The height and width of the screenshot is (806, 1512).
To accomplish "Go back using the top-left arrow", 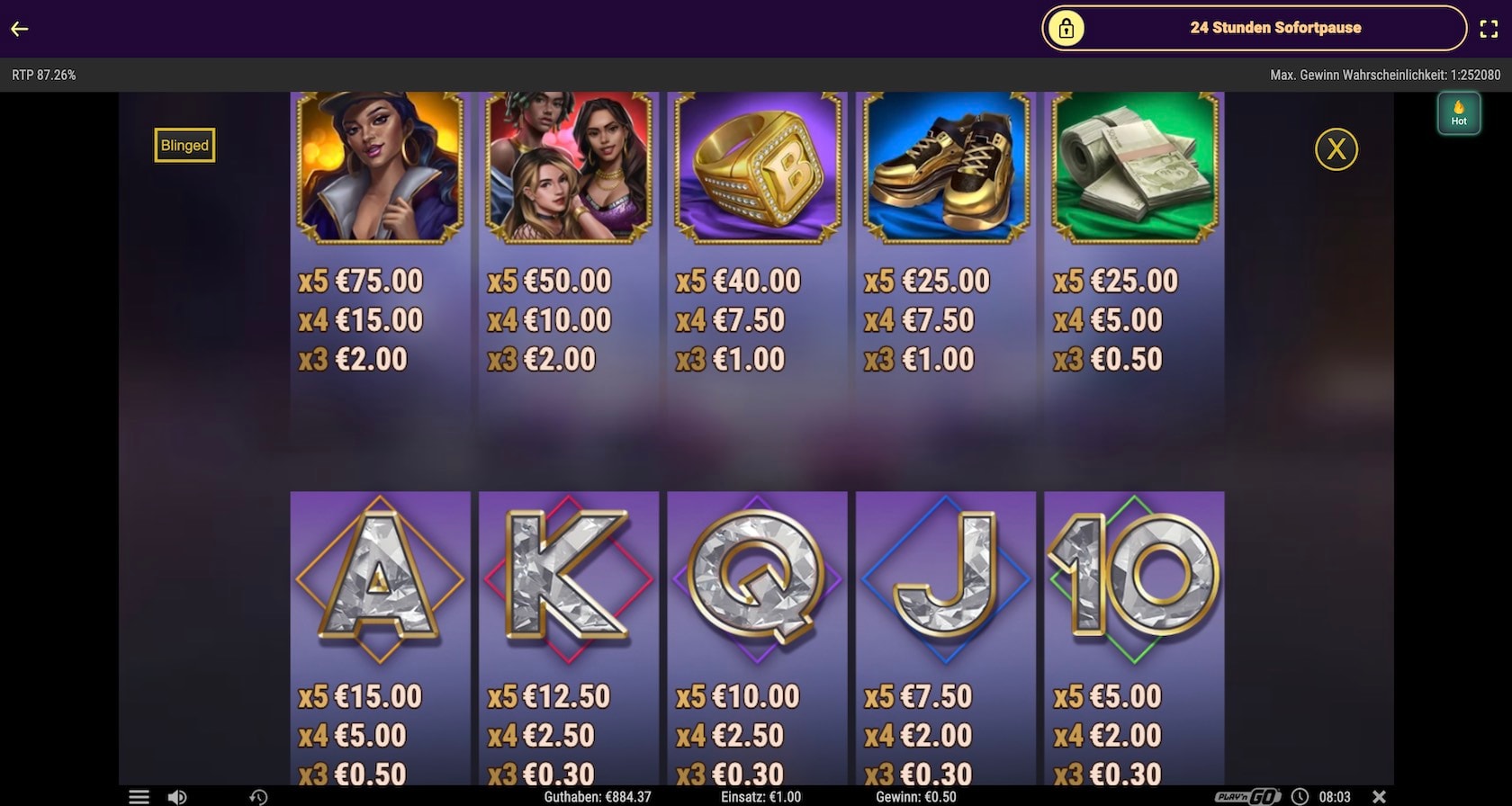I will 20,29.
